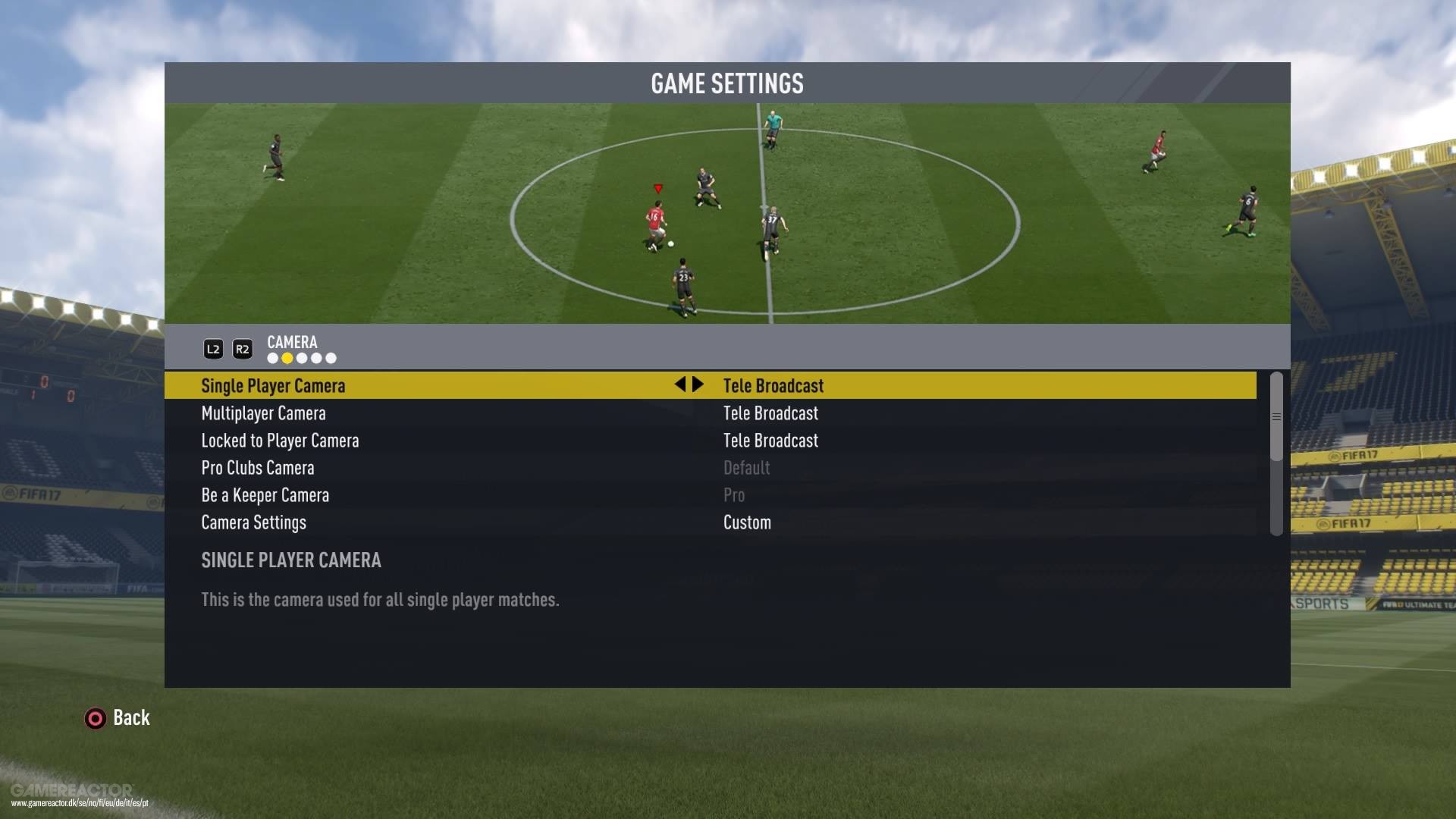The width and height of the screenshot is (1456, 819).
Task: Open the Camera Settings entry
Action: [253, 522]
